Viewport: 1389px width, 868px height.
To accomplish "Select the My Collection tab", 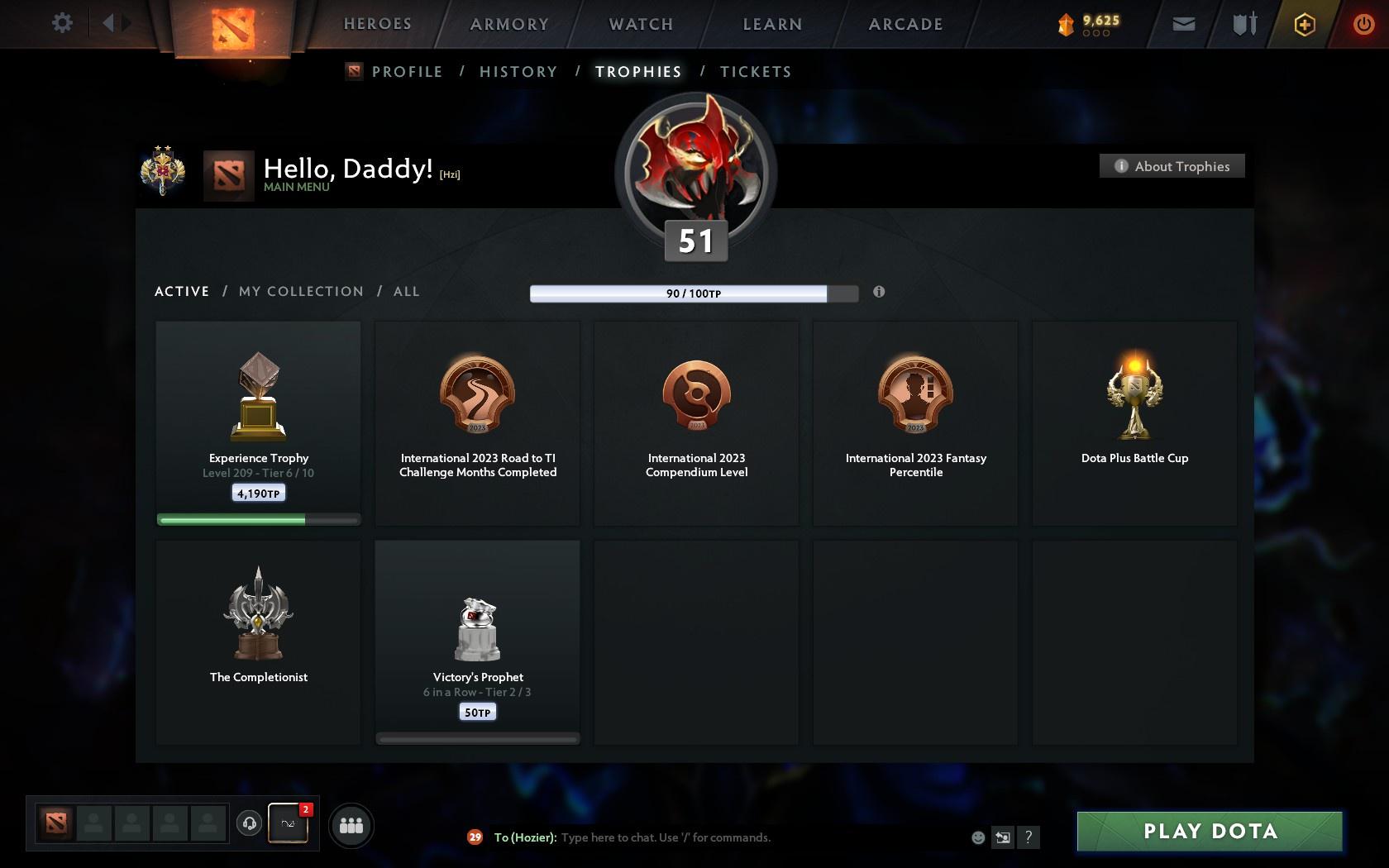I will click(x=300, y=291).
